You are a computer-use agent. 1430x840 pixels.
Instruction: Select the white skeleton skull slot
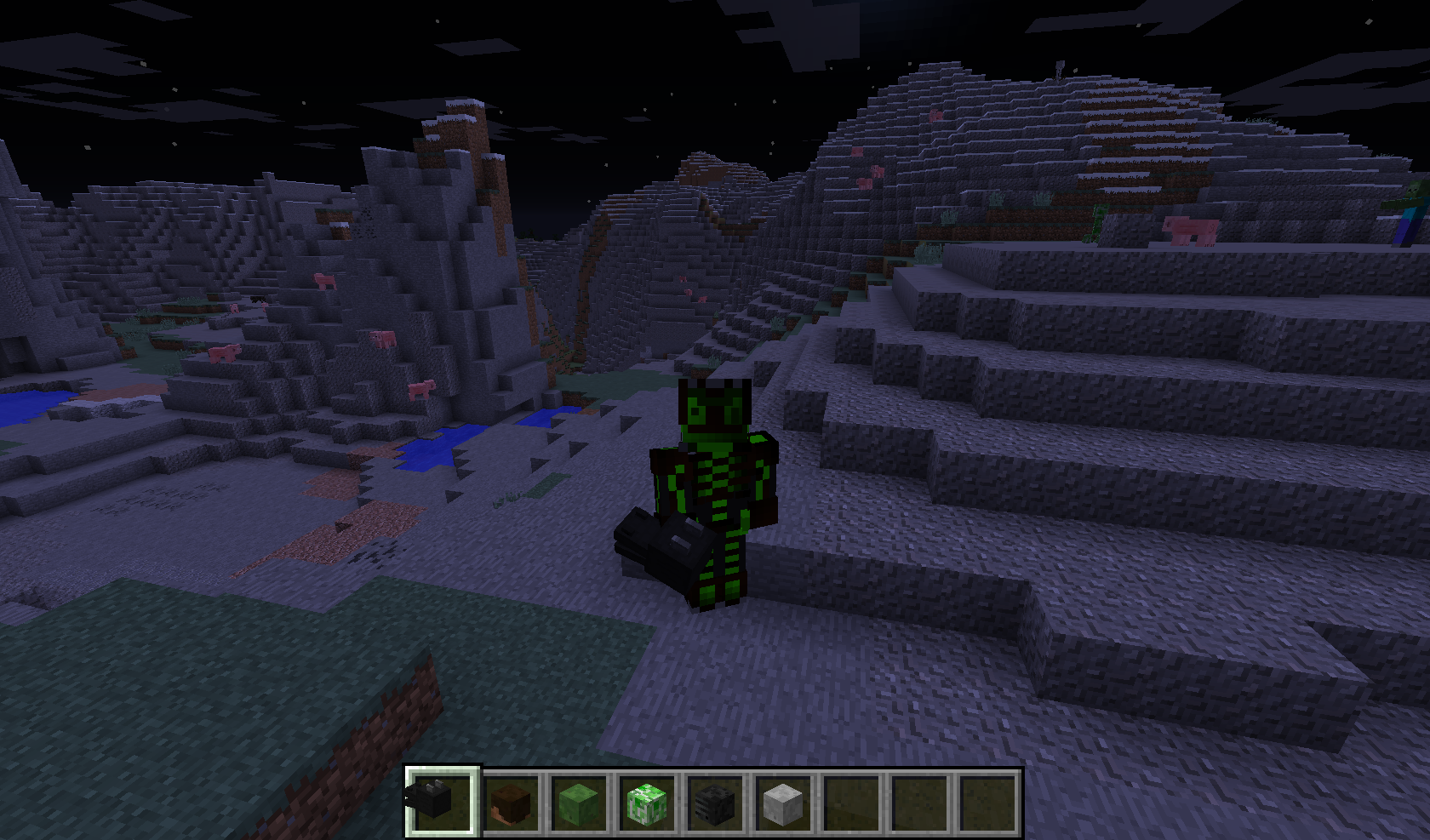(x=782, y=803)
